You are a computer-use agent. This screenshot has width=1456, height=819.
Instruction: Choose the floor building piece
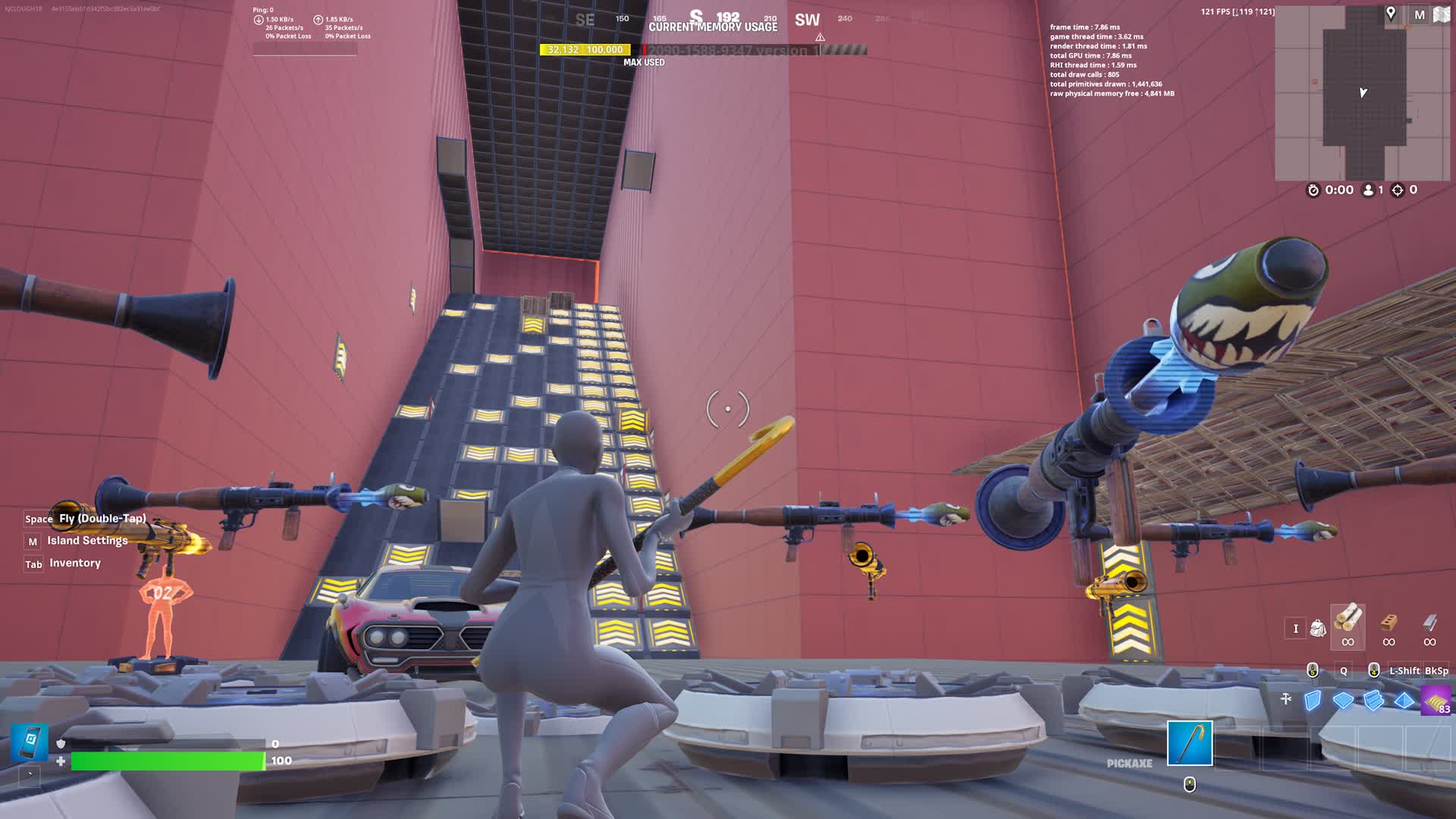click(1343, 700)
